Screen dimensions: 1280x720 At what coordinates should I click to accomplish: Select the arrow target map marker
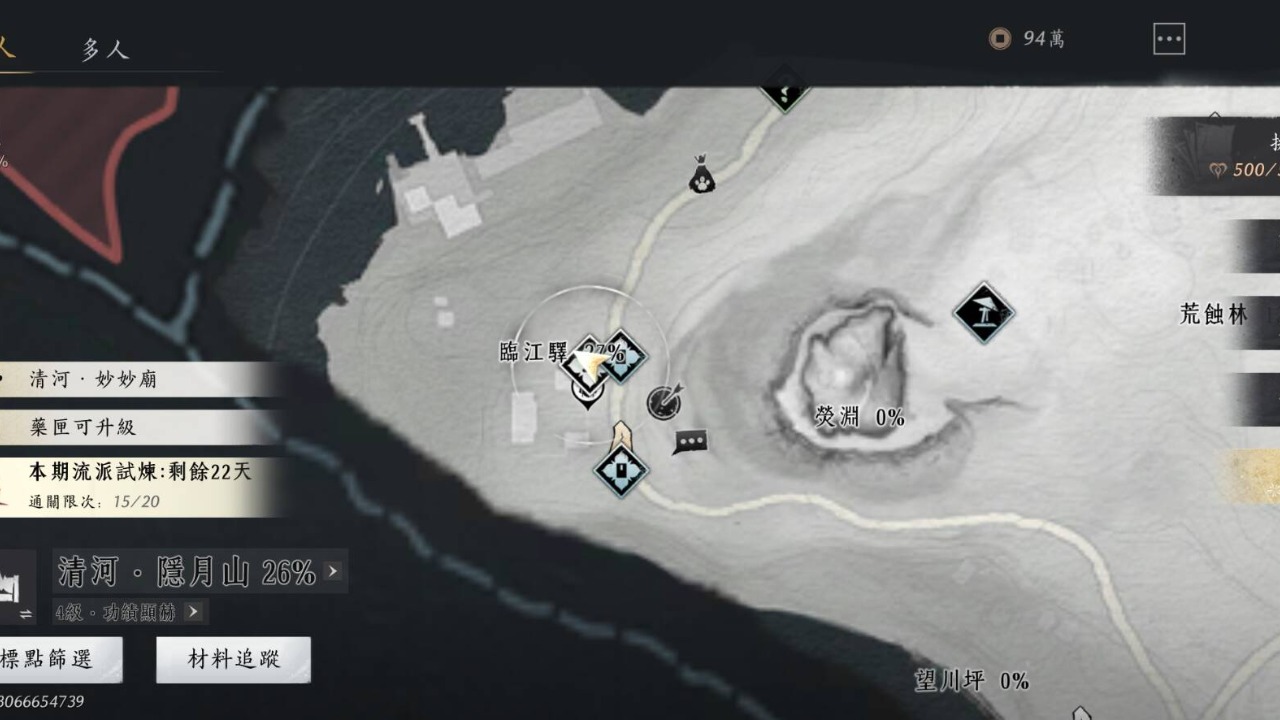tap(663, 401)
